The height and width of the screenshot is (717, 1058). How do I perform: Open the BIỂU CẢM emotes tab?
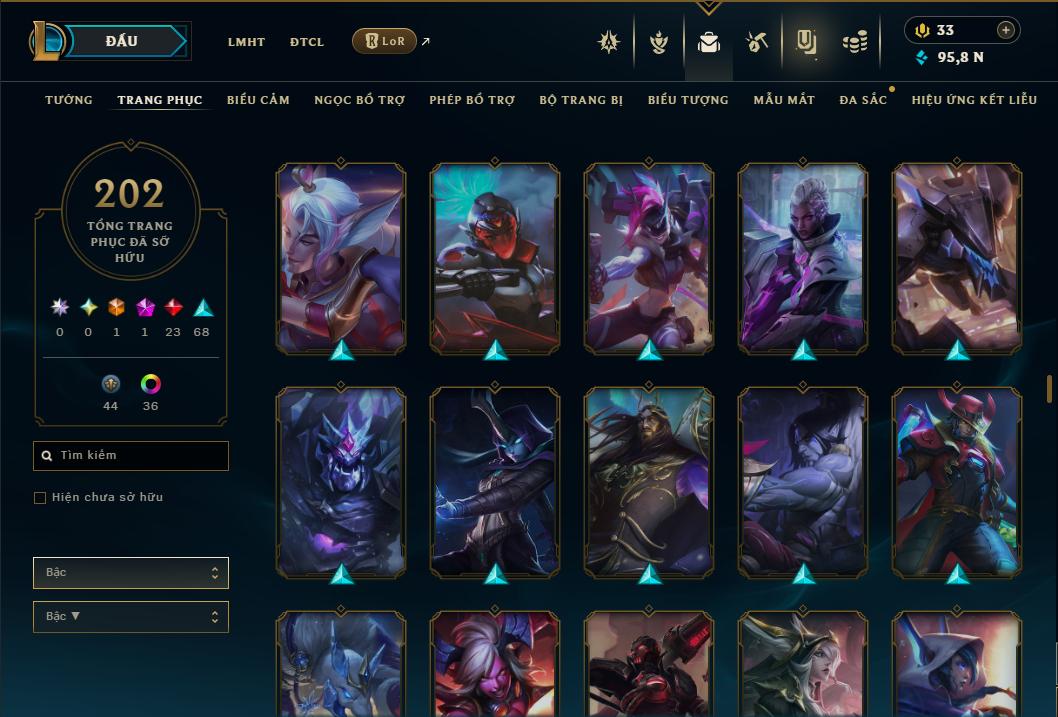click(258, 100)
